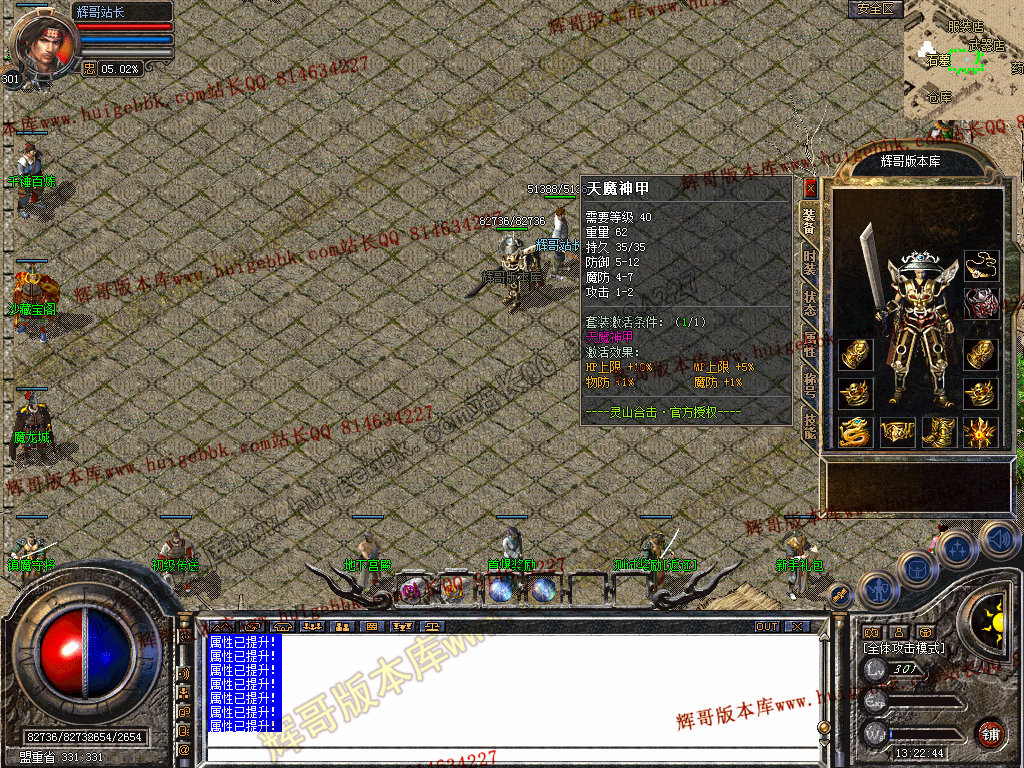Close the character equipment panel
1024x768 pixels.
tap(810, 188)
